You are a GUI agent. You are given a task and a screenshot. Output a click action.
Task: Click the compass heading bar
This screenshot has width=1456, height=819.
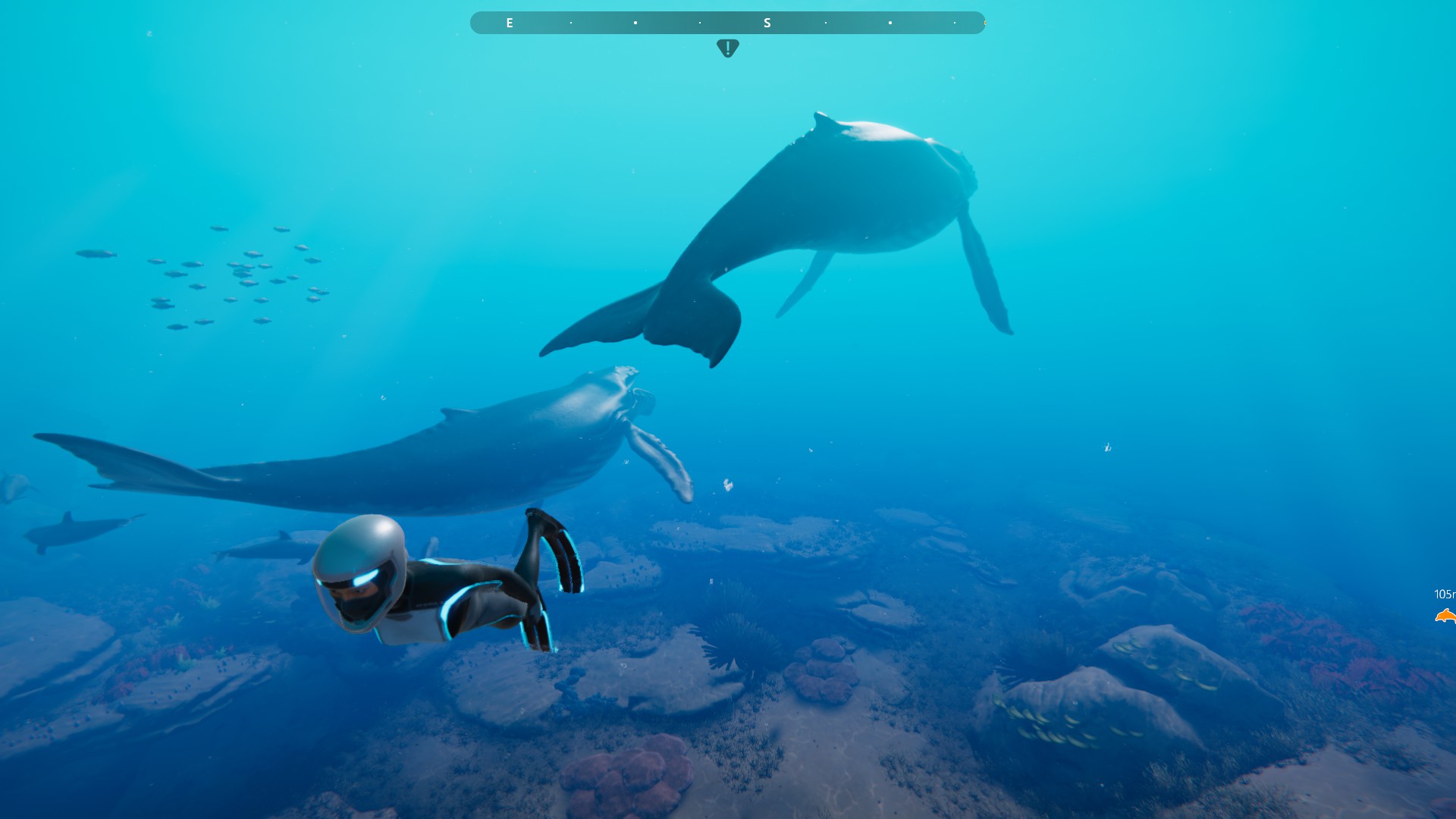pos(727,23)
